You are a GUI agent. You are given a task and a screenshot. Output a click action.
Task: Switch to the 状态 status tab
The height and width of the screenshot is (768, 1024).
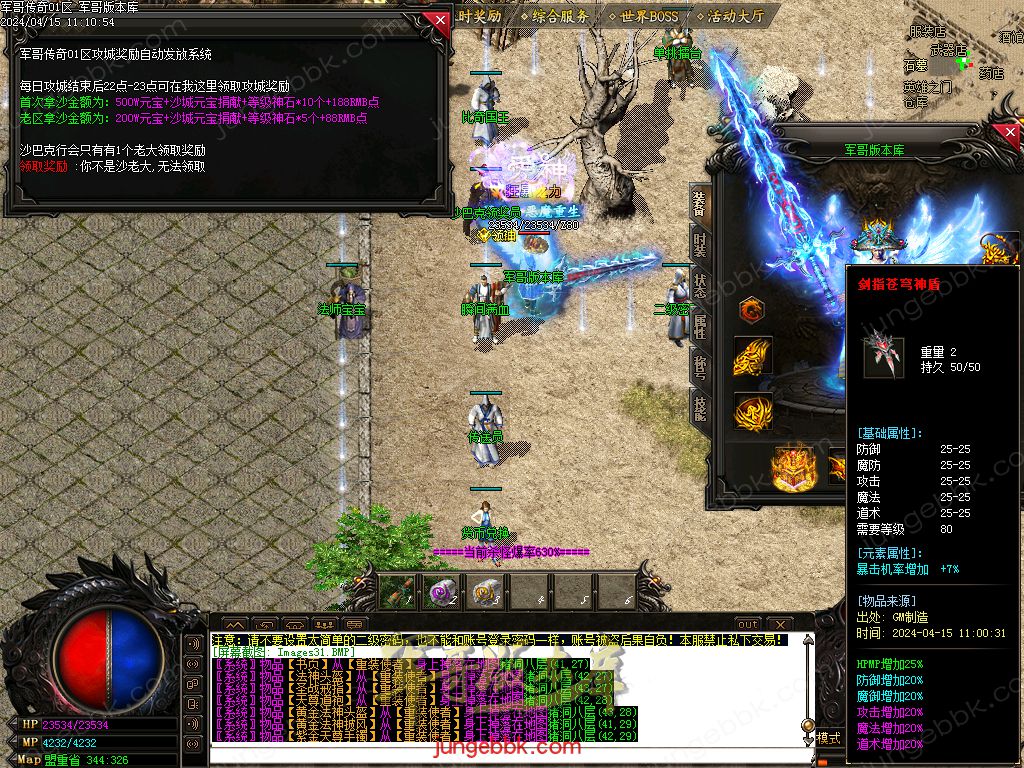[x=700, y=285]
